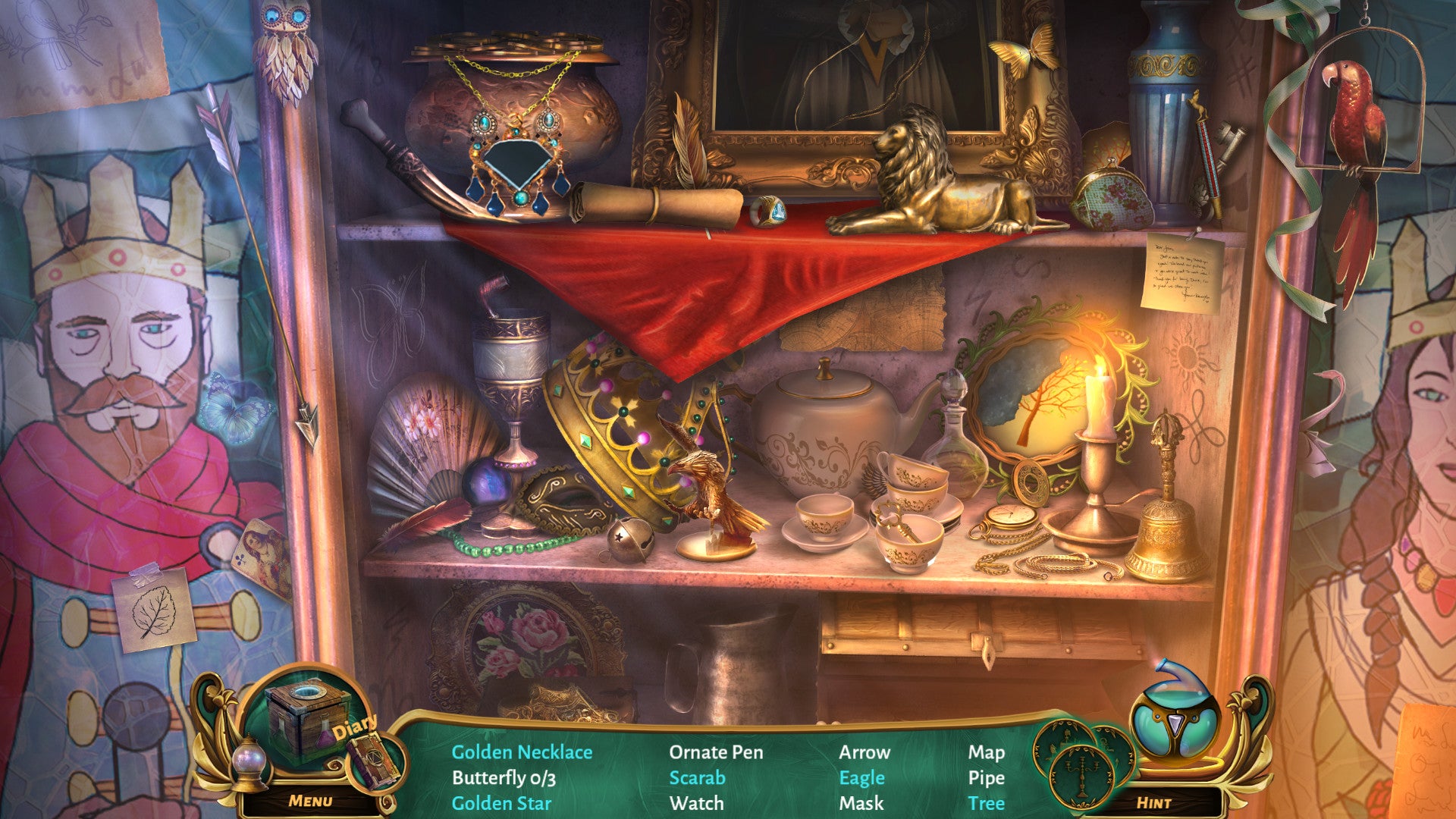Open the Menu button
Viewport: 1456px width, 819px height.
tap(310, 801)
